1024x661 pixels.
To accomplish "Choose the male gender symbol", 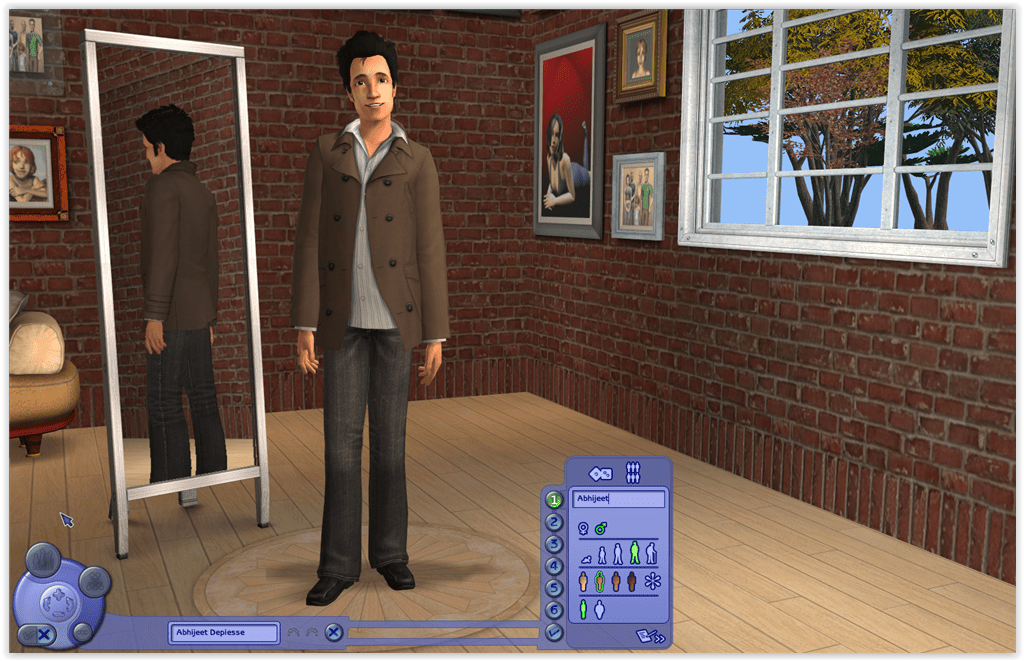I will click(600, 527).
